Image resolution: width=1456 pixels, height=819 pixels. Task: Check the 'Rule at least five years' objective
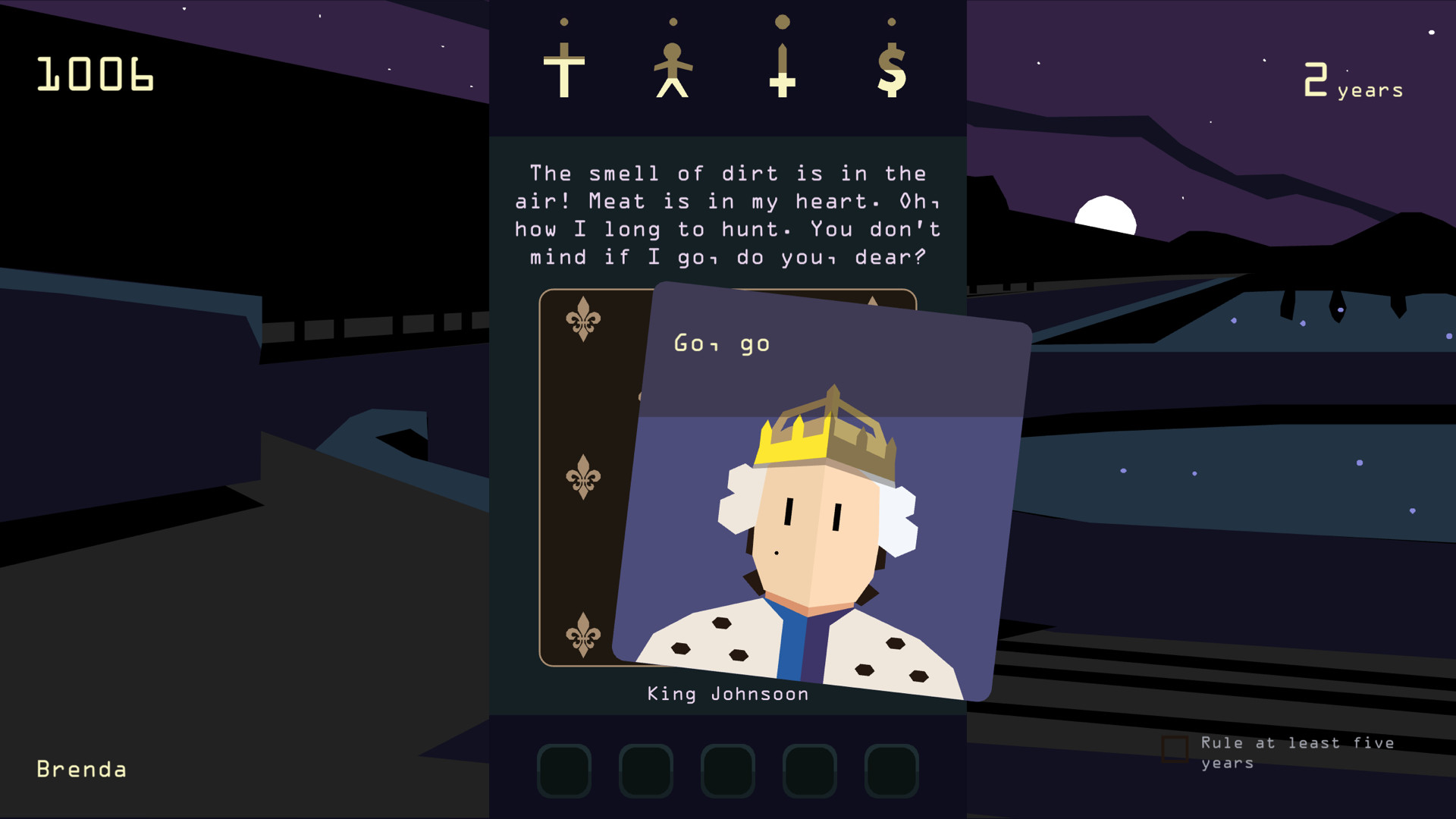[x=1175, y=749]
